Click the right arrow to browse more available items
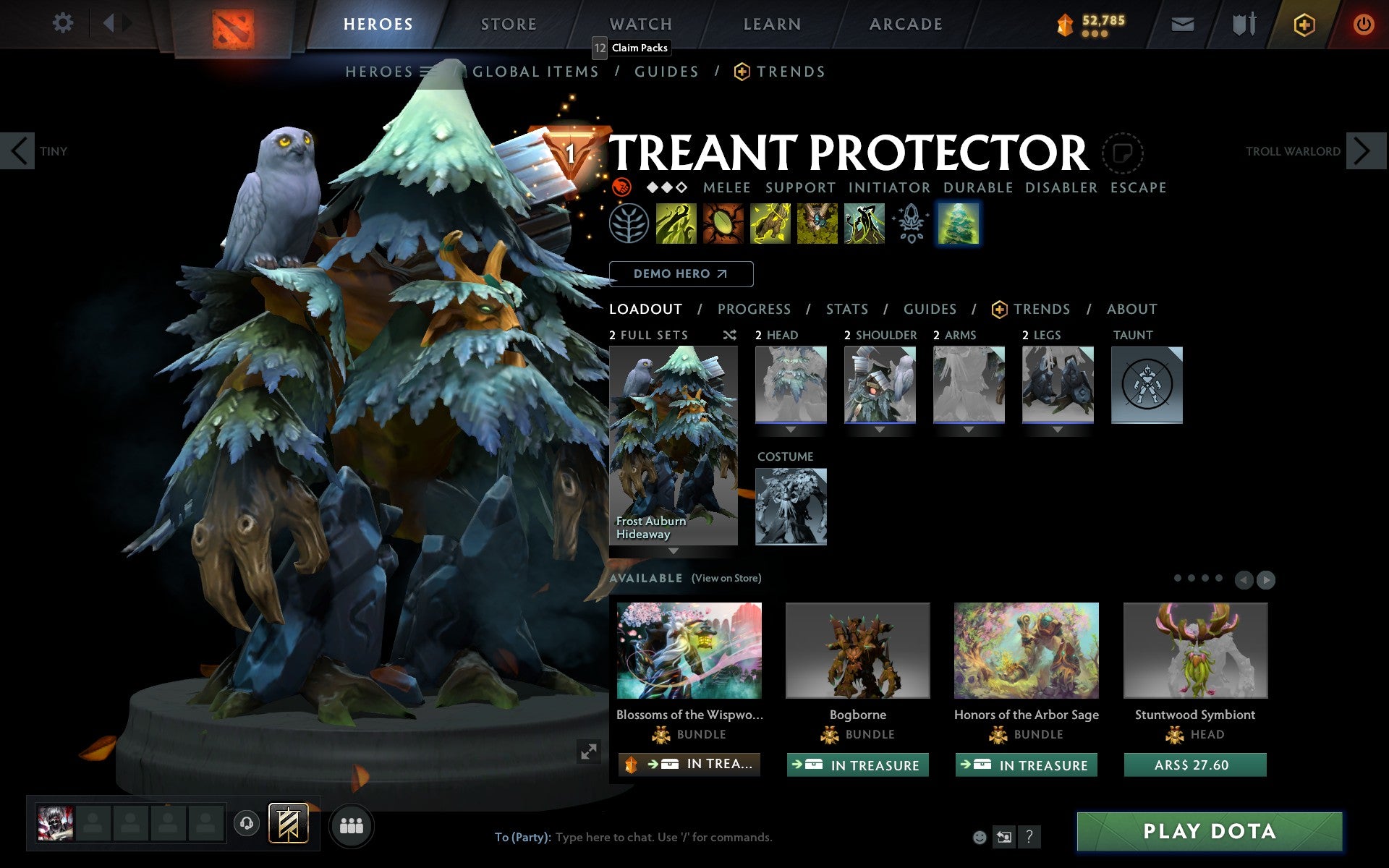1389x868 pixels. pyautogui.click(x=1267, y=579)
